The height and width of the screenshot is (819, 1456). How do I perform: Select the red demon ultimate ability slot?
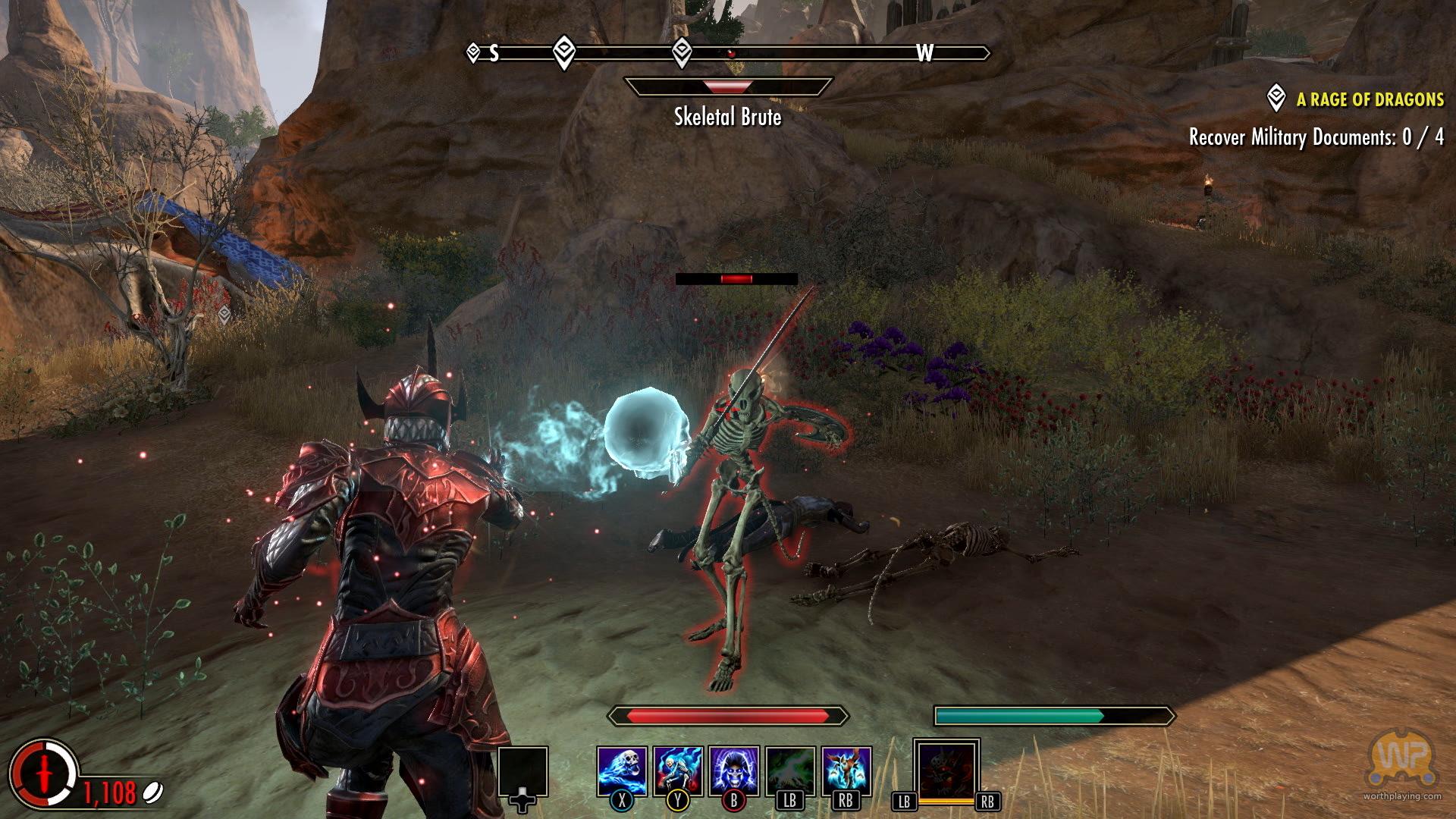coord(946,768)
